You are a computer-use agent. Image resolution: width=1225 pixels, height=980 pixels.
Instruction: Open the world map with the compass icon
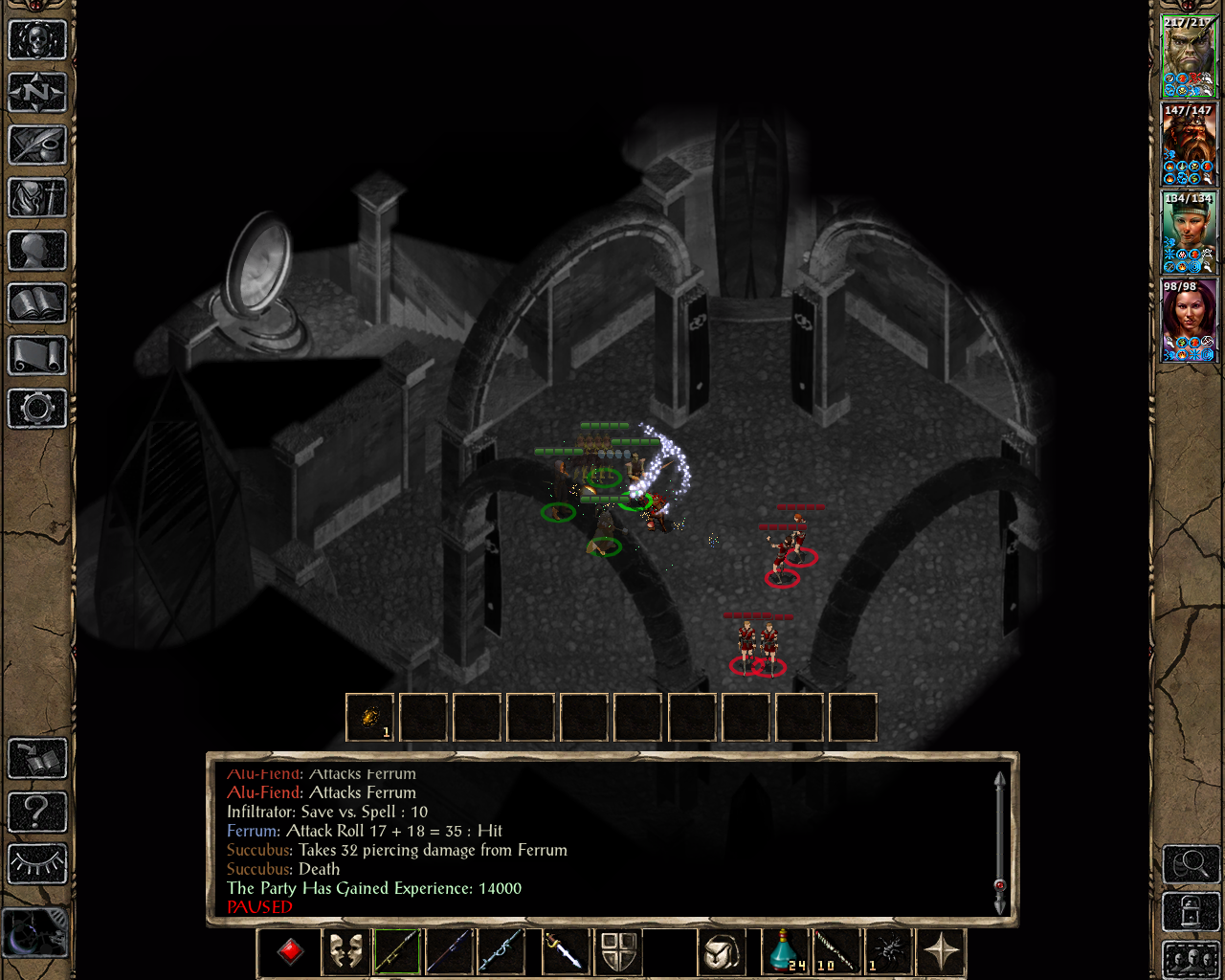pos(38,93)
